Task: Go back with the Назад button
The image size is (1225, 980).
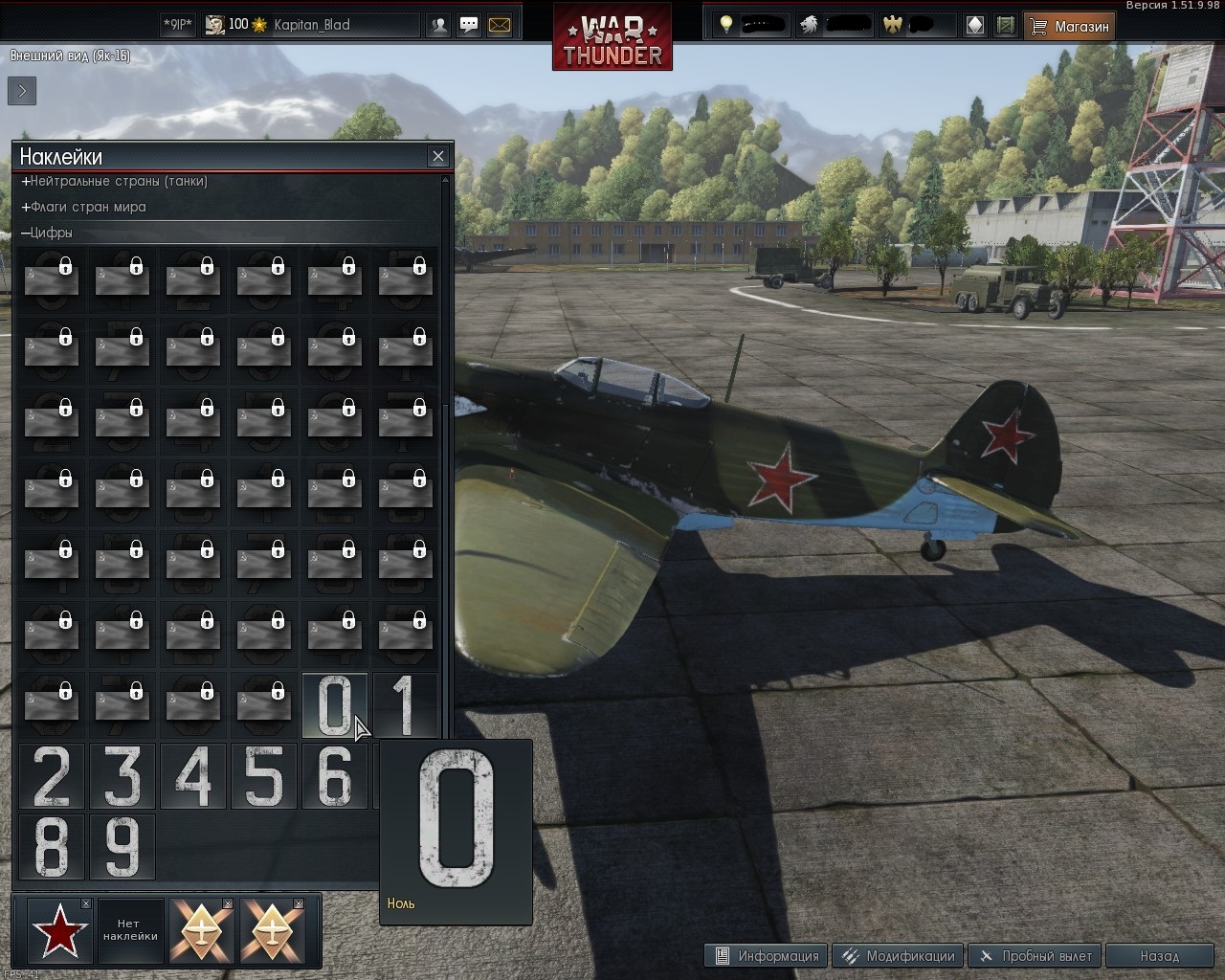Action: tap(1159, 956)
